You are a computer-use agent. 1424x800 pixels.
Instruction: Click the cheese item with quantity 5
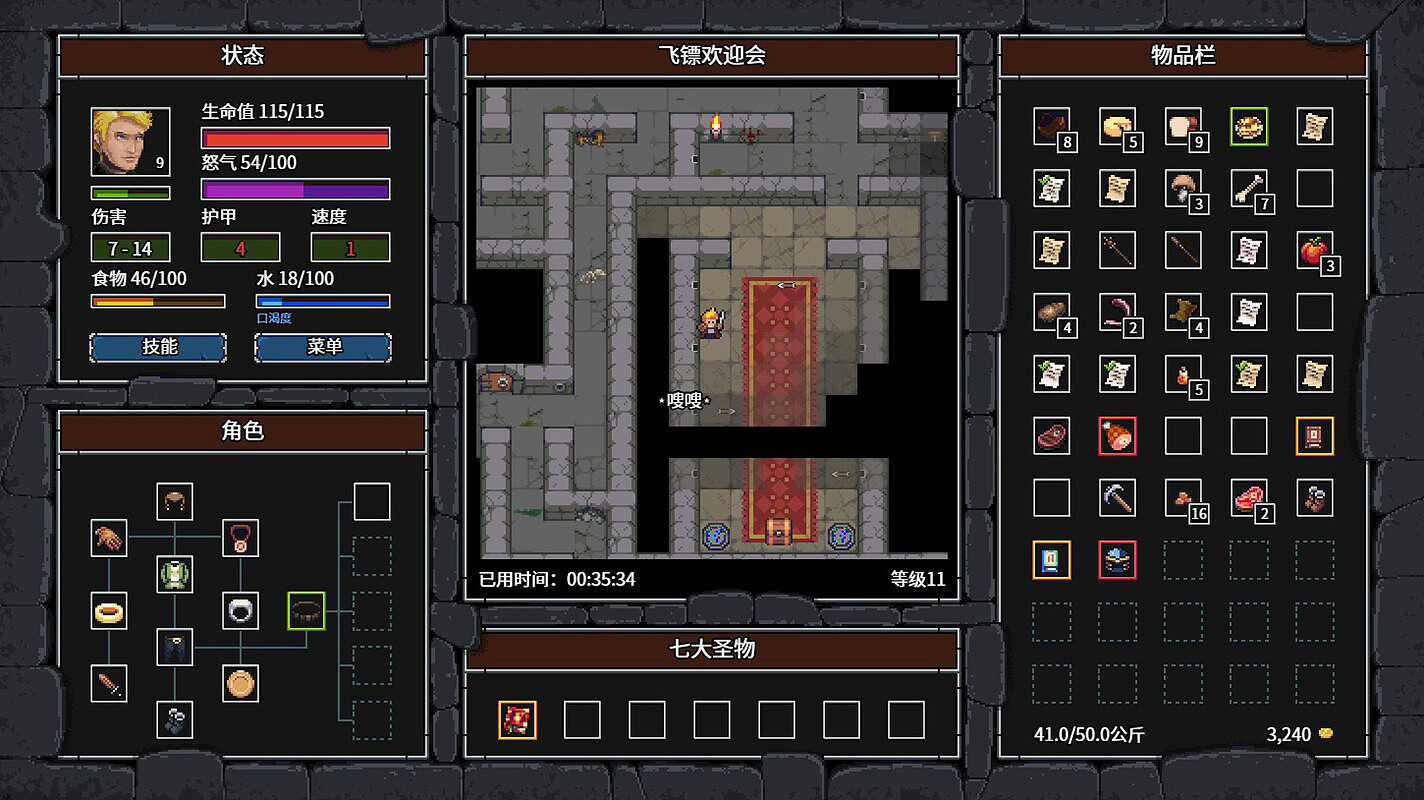coord(1117,128)
